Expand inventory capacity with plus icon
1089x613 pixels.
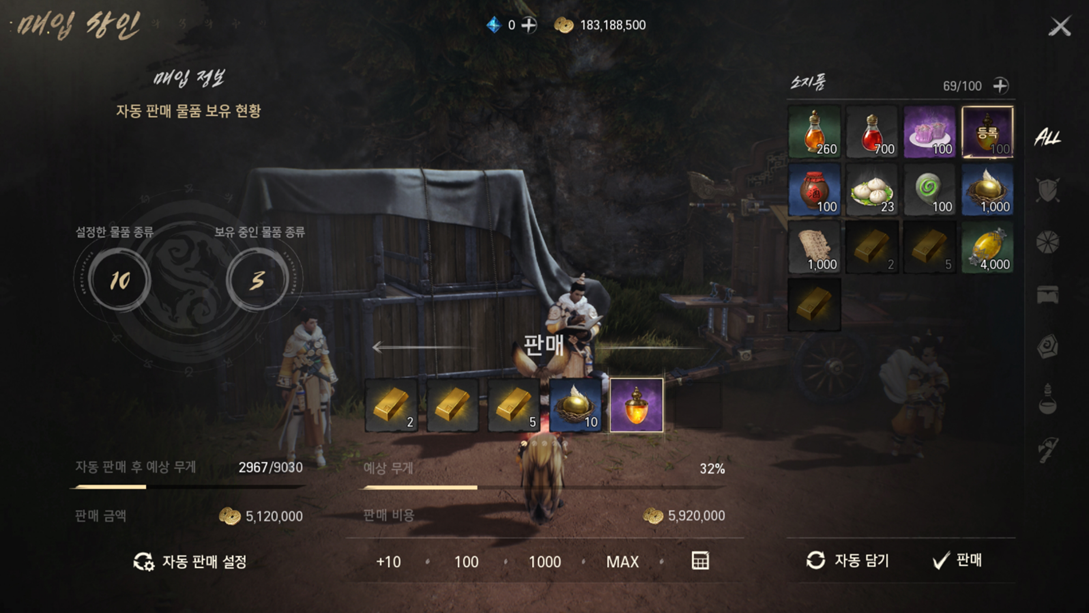[1000, 86]
